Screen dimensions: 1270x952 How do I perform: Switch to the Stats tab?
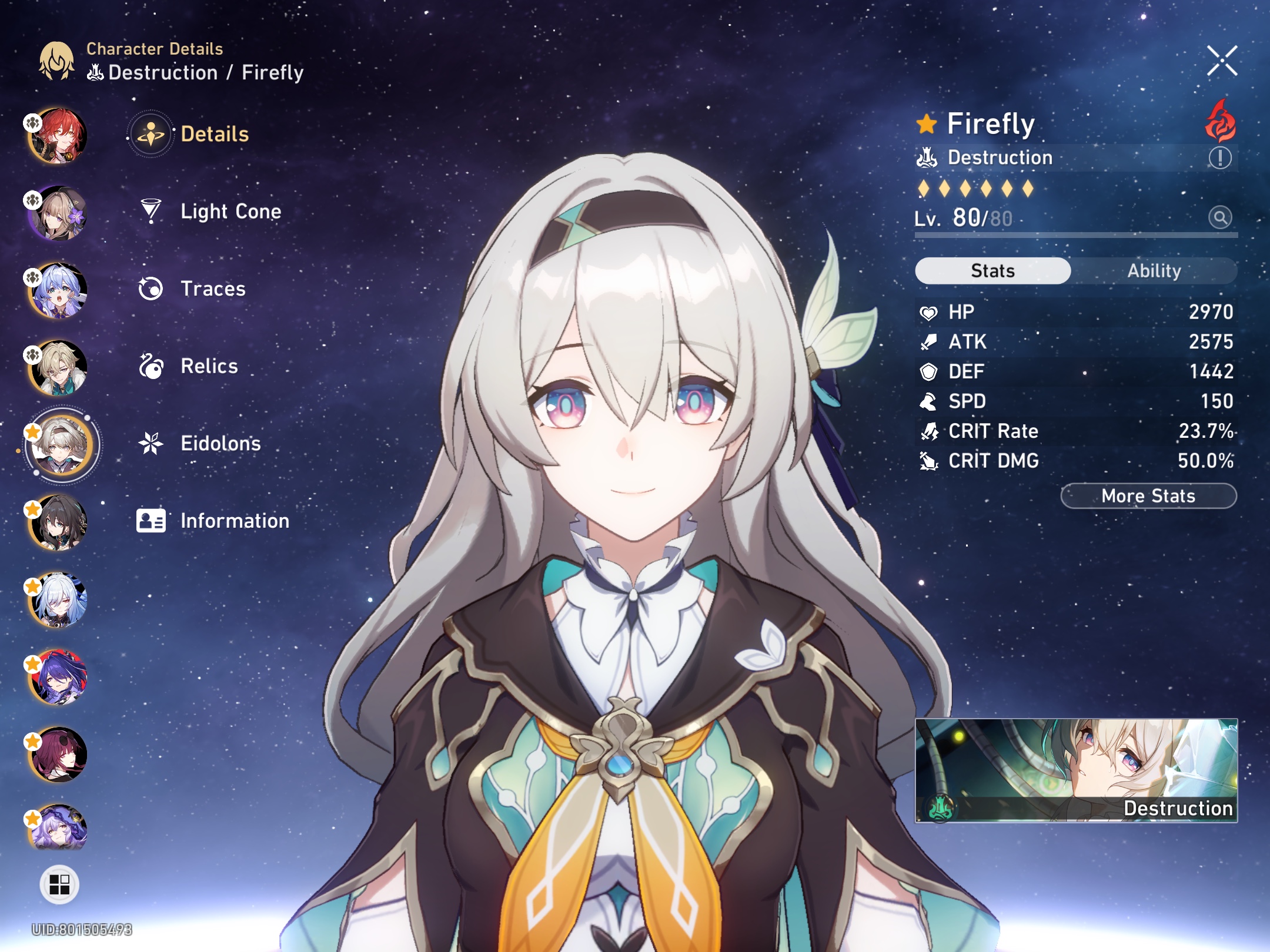992,270
